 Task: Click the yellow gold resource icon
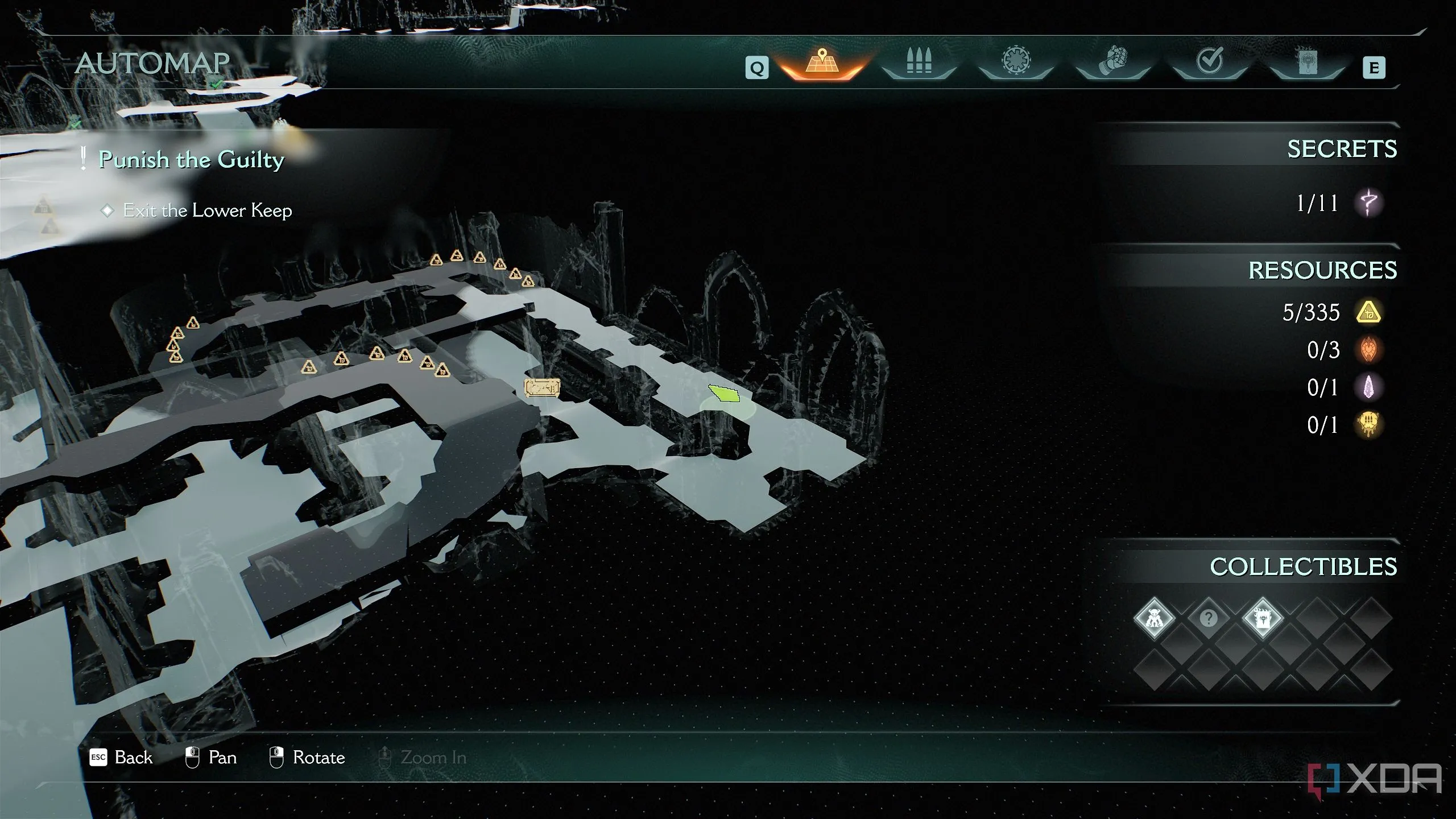(1368, 312)
